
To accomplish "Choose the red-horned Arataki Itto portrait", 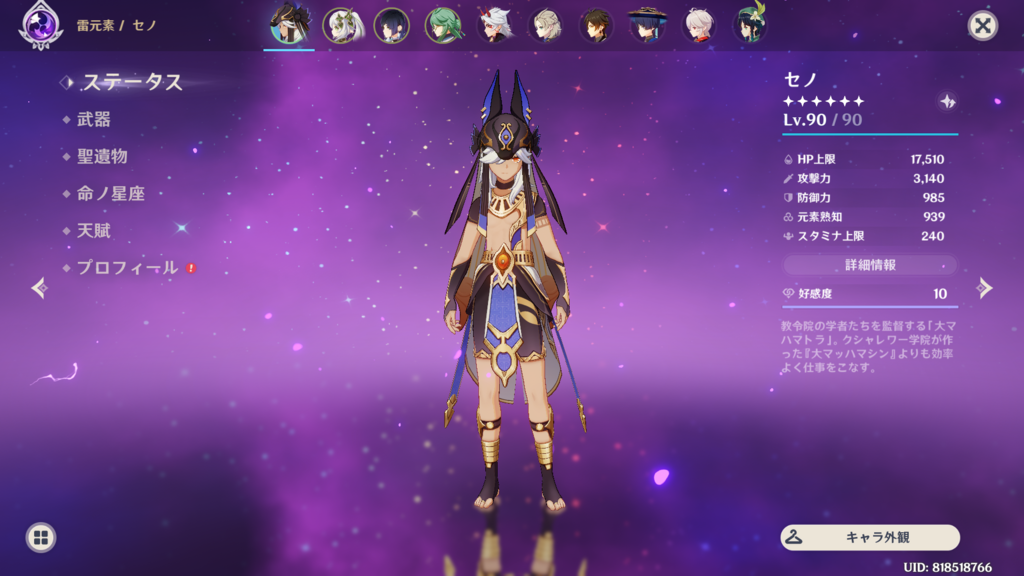I will [495, 25].
